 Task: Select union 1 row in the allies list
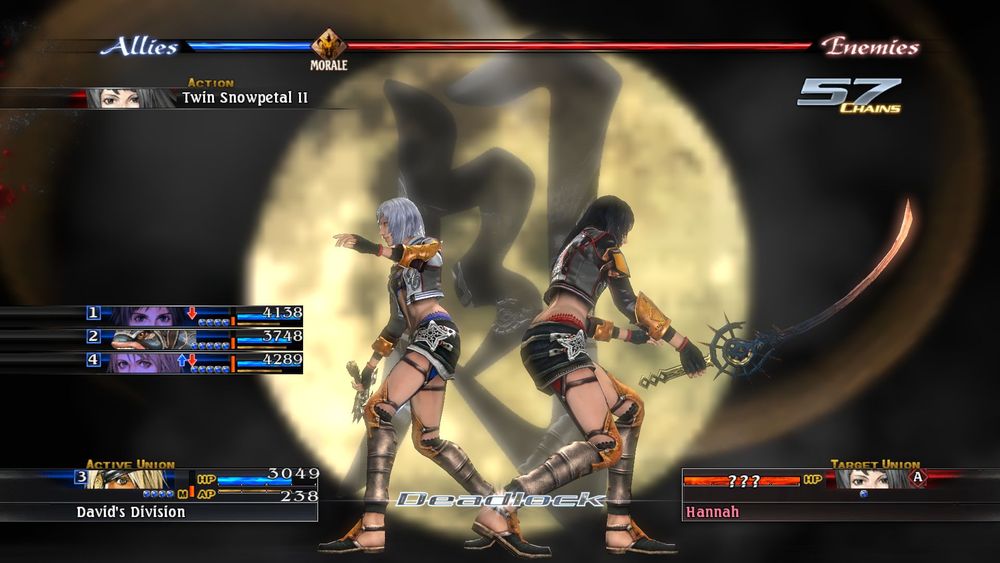194,315
